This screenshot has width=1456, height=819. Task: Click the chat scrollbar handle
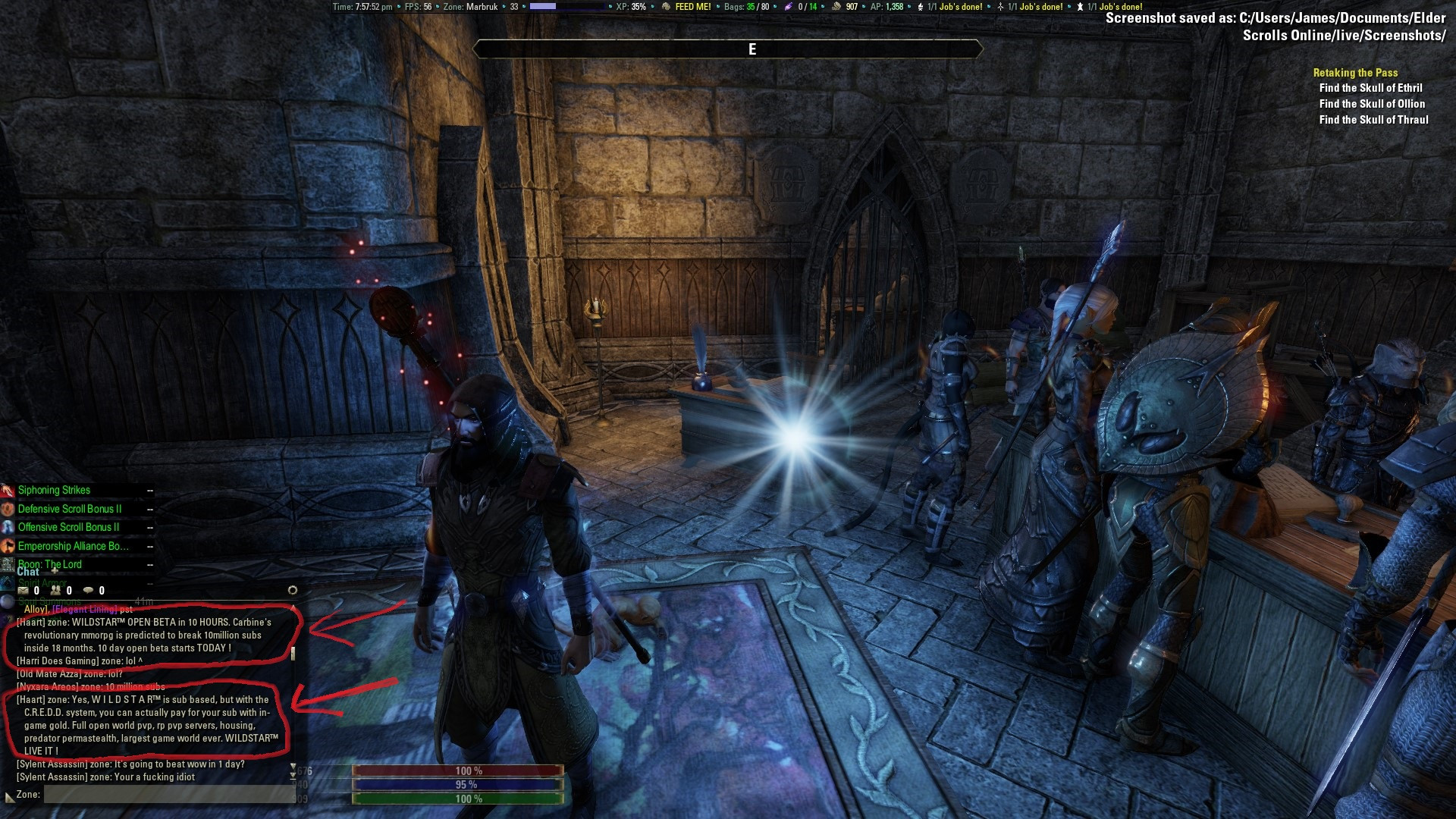(293, 654)
